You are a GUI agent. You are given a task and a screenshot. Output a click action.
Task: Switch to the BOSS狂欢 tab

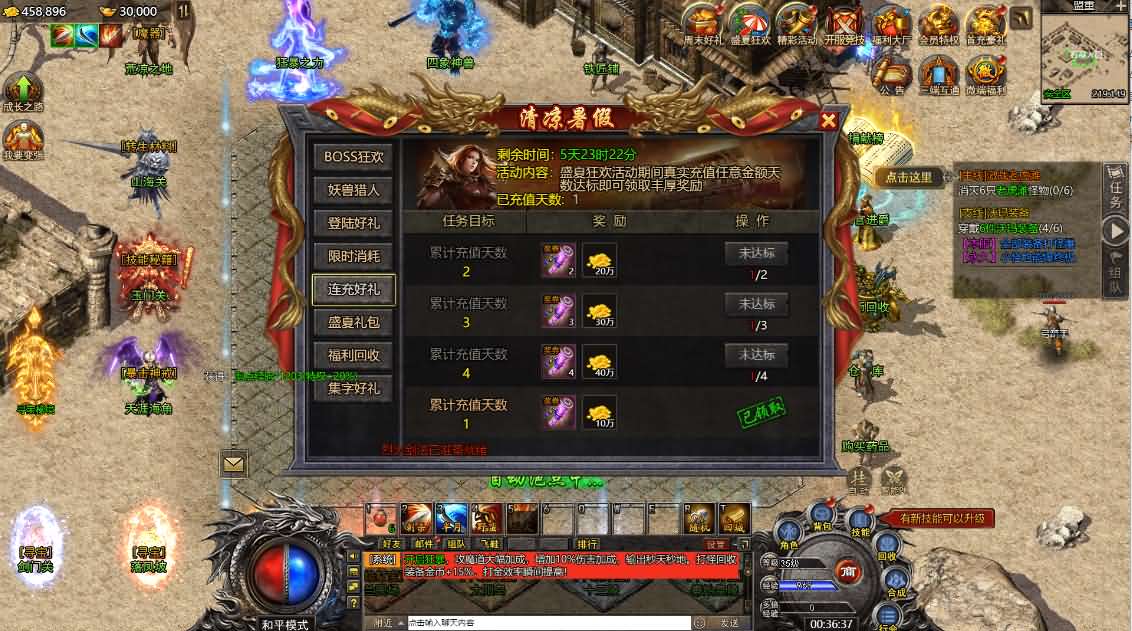click(353, 157)
